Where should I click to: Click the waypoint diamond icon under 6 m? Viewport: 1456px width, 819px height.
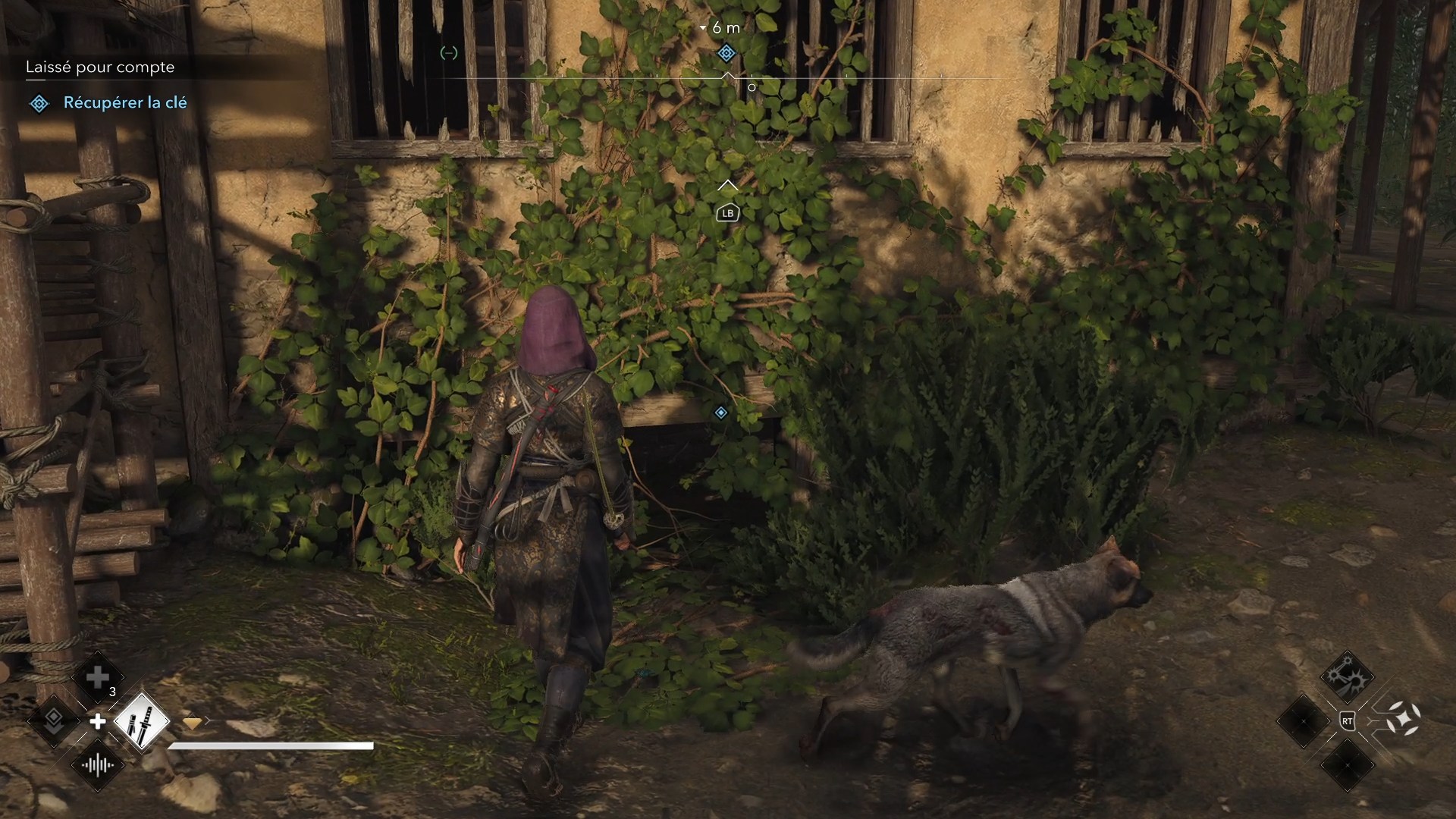click(x=727, y=53)
